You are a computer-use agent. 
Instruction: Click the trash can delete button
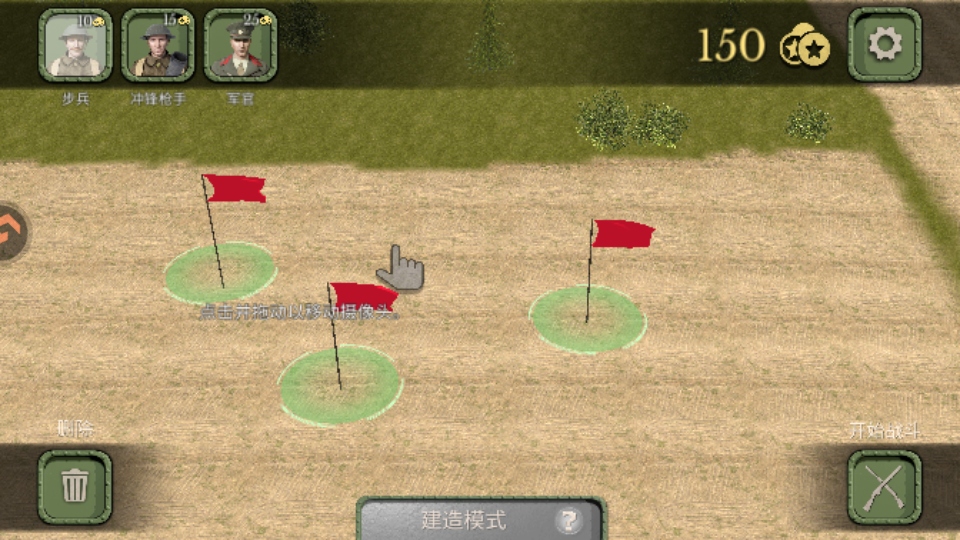pyautogui.click(x=75, y=486)
